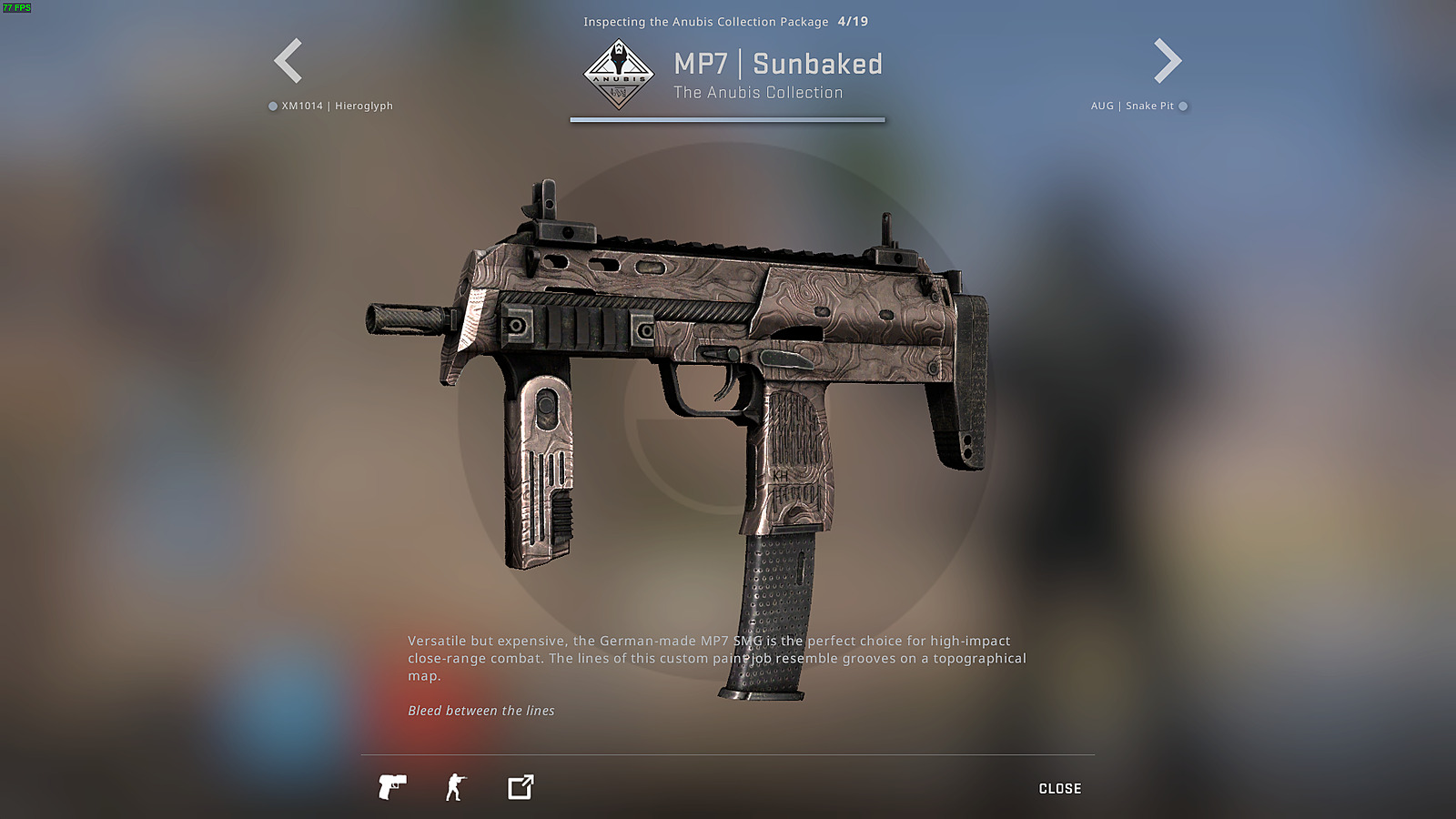Show weapon held by character icon
This screenshot has width=1456, height=819.
pyautogui.click(x=456, y=787)
